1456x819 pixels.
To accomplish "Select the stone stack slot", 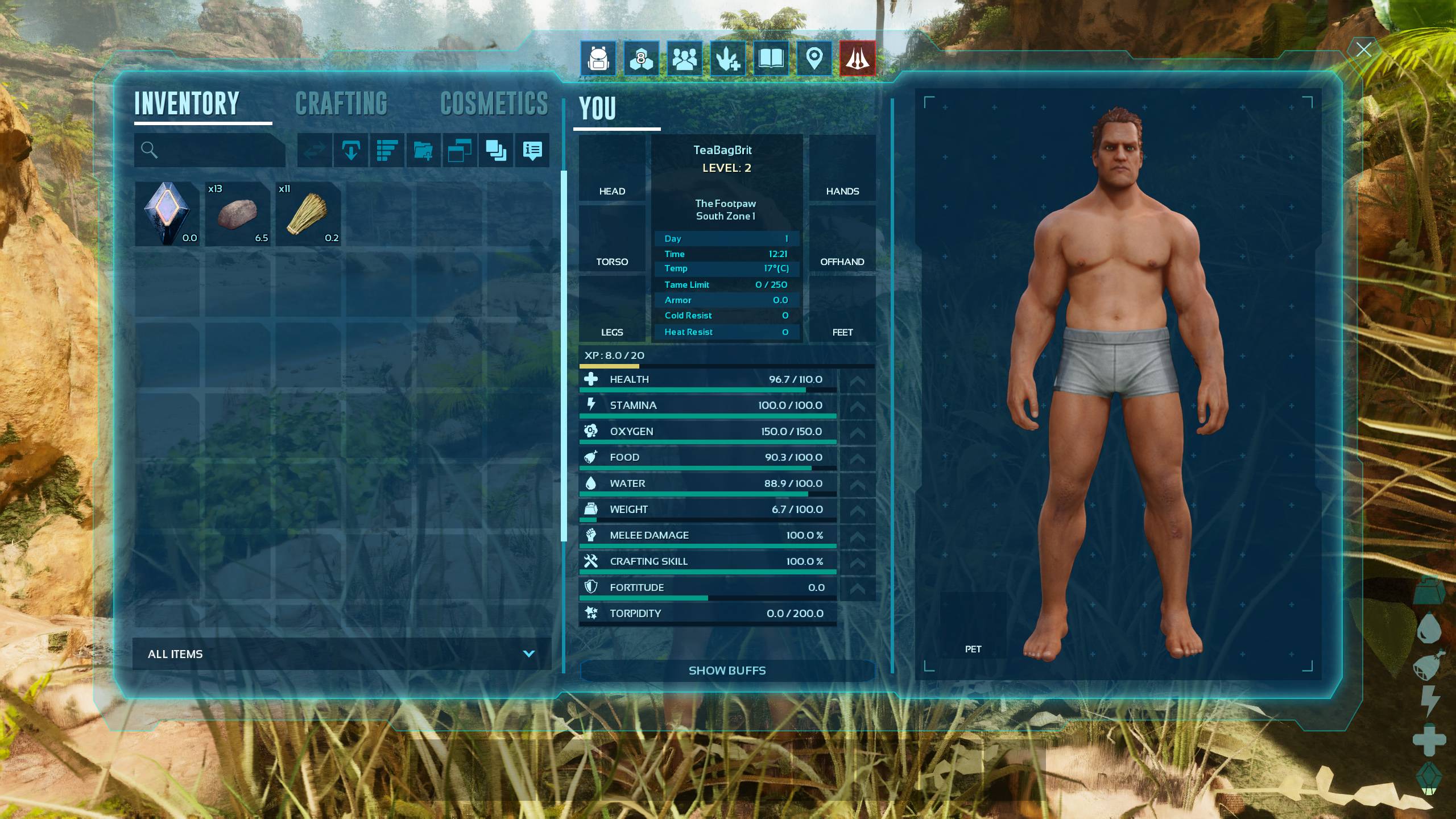I will tap(238, 214).
